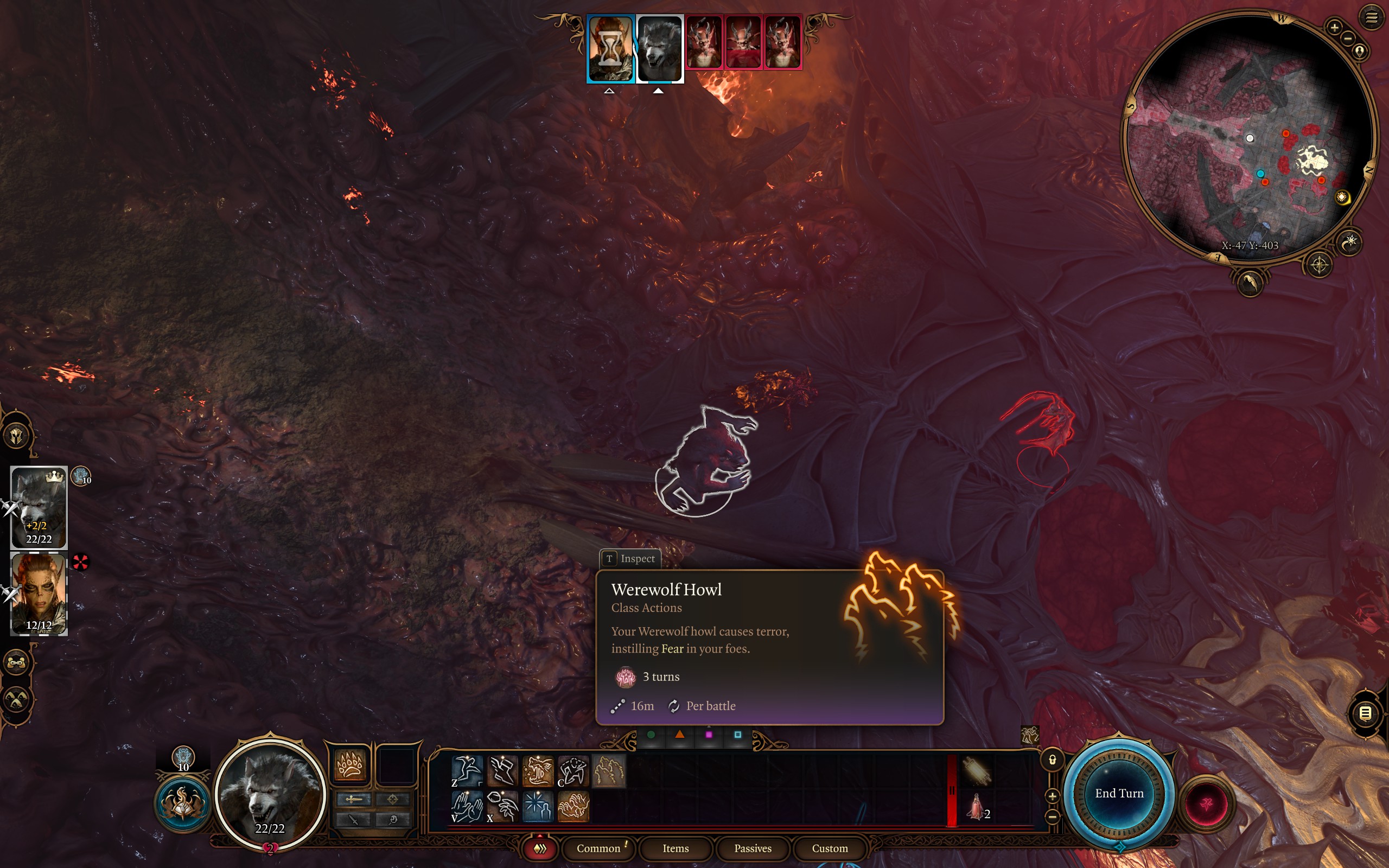Use the Jump action icon

(467, 770)
